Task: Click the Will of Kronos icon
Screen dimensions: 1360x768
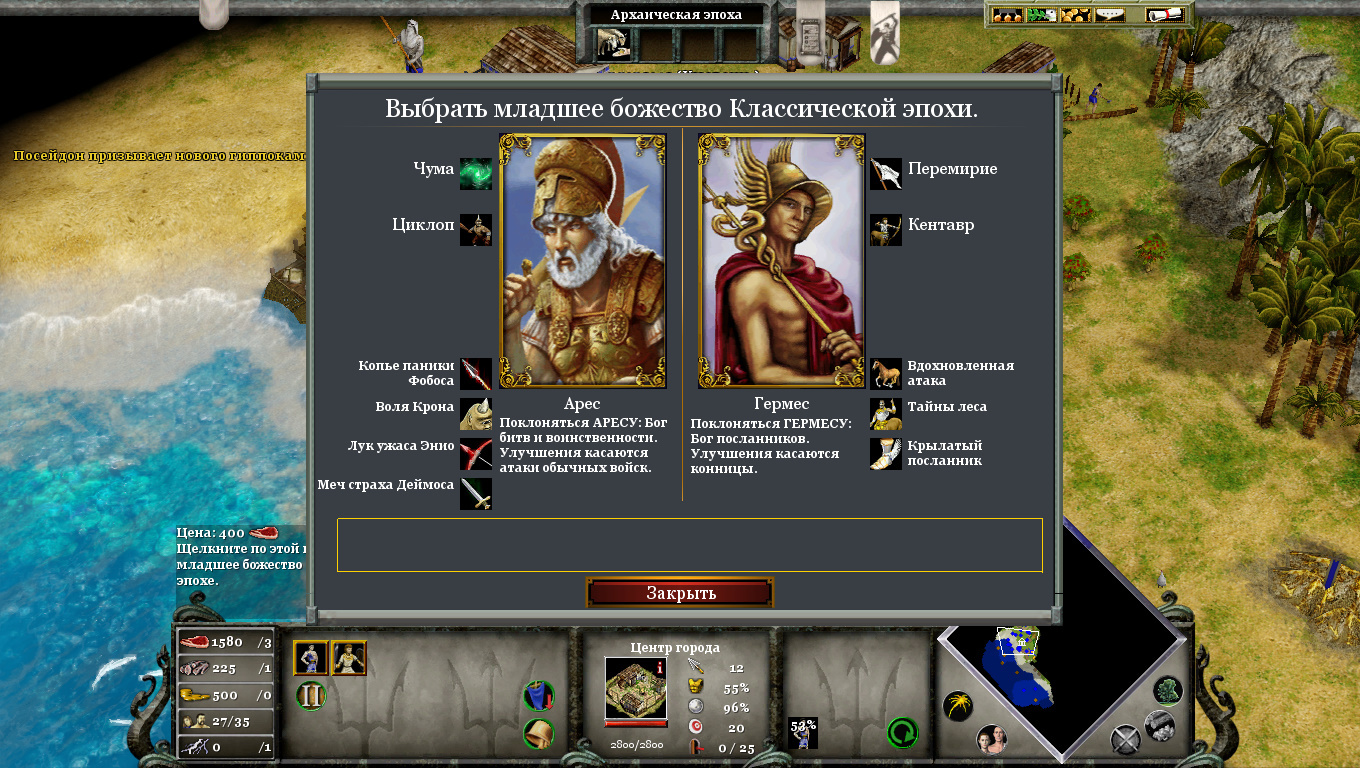Action: click(x=475, y=413)
